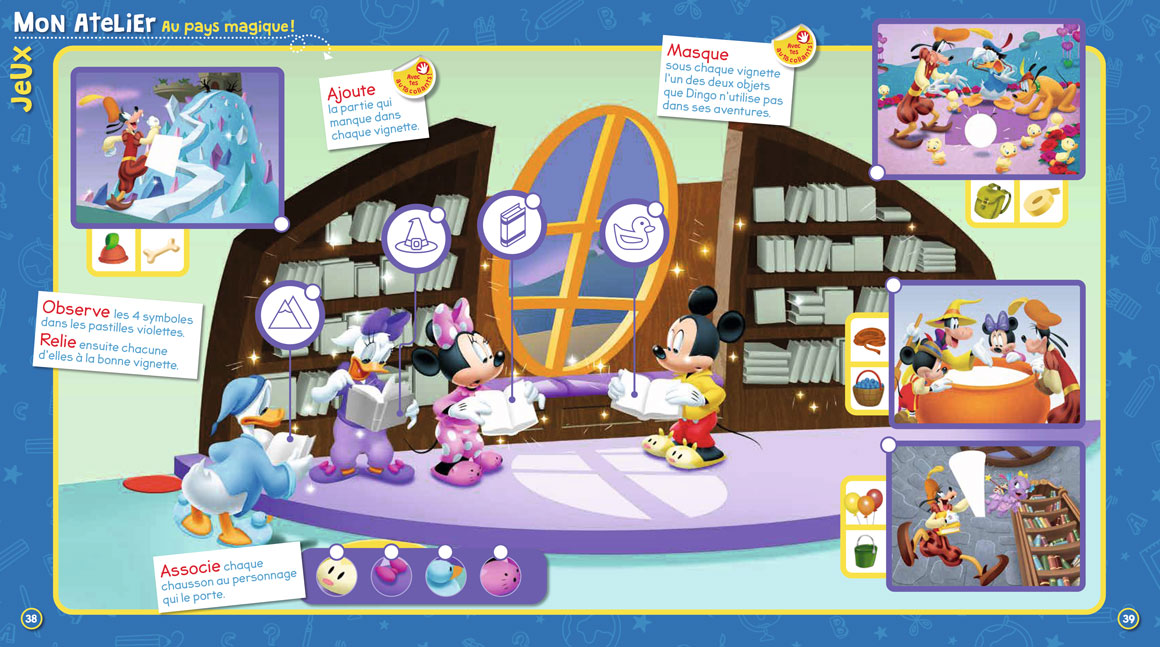Pick the yellow tape roll tile
1160x647 pixels.
1042,202
